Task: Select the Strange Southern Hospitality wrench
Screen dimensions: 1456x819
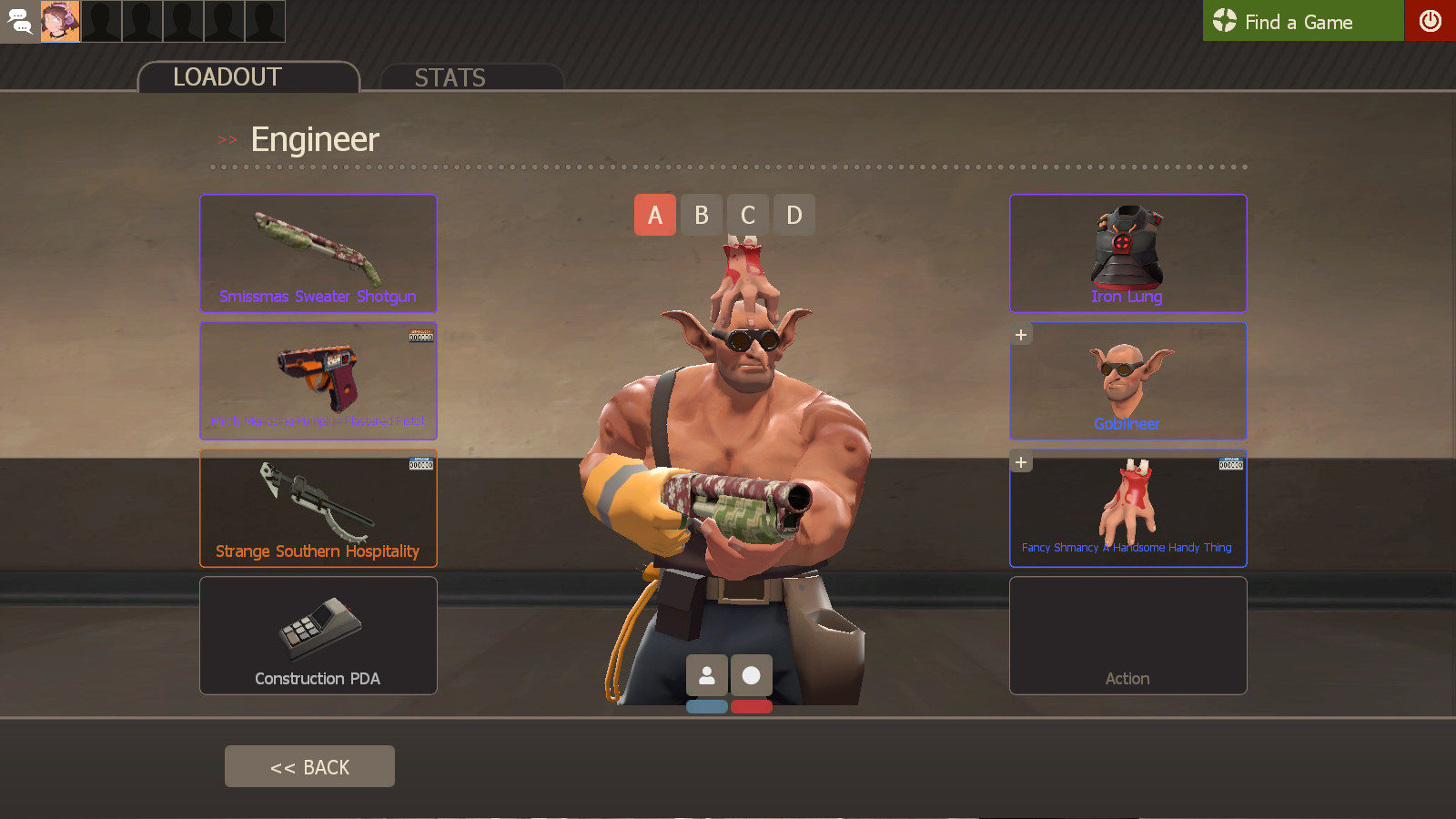Action: (318, 508)
